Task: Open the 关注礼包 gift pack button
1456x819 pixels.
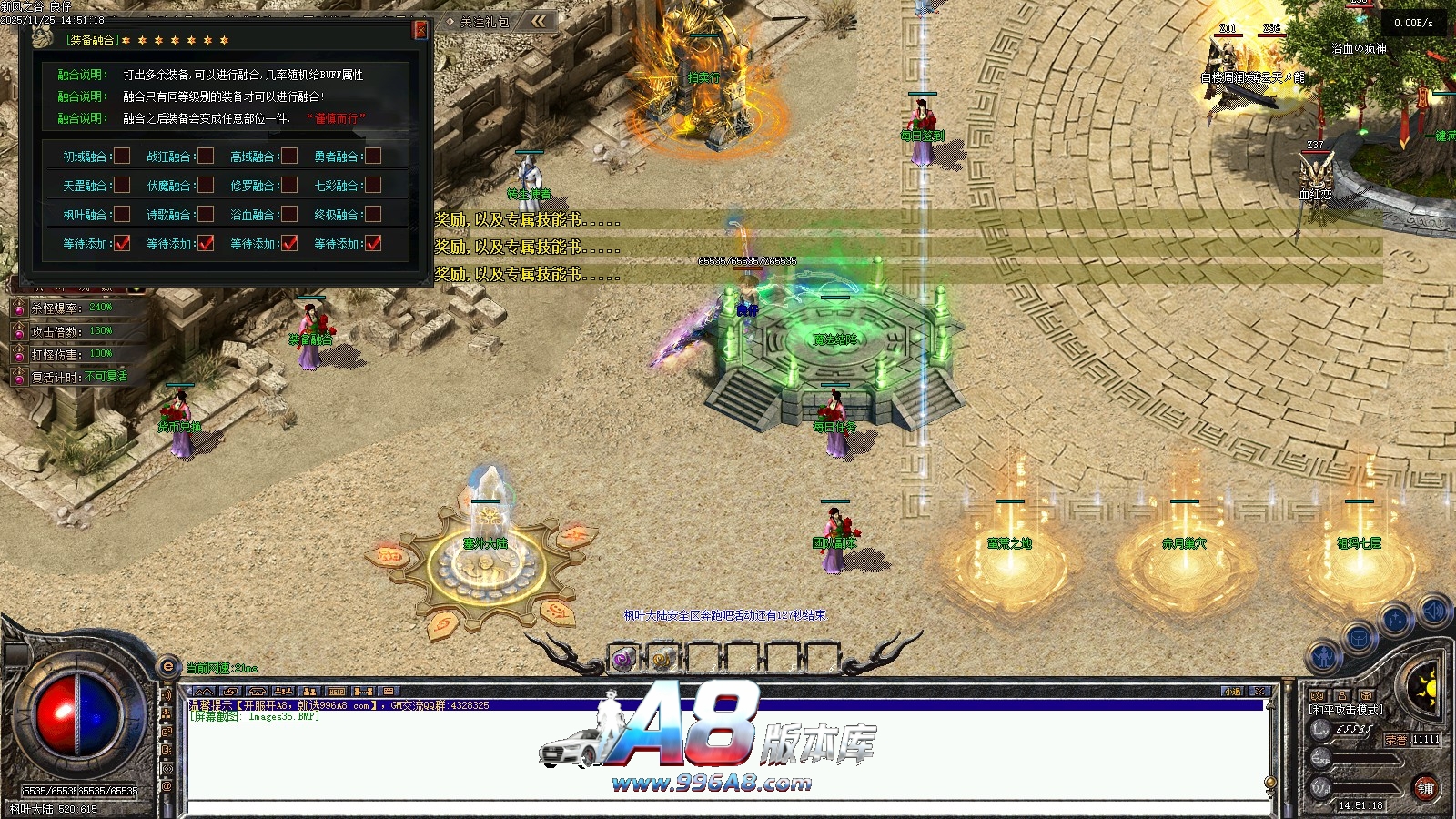Action: 479,21
